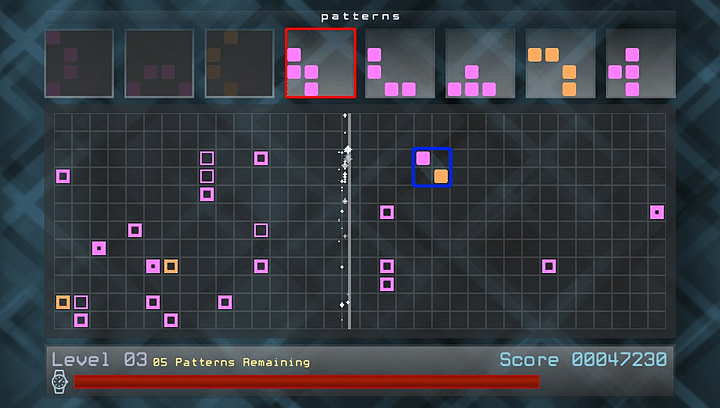720x408 pixels.
Task: Click the blue-outlined cursor piece on the grid
Action: pos(432,167)
